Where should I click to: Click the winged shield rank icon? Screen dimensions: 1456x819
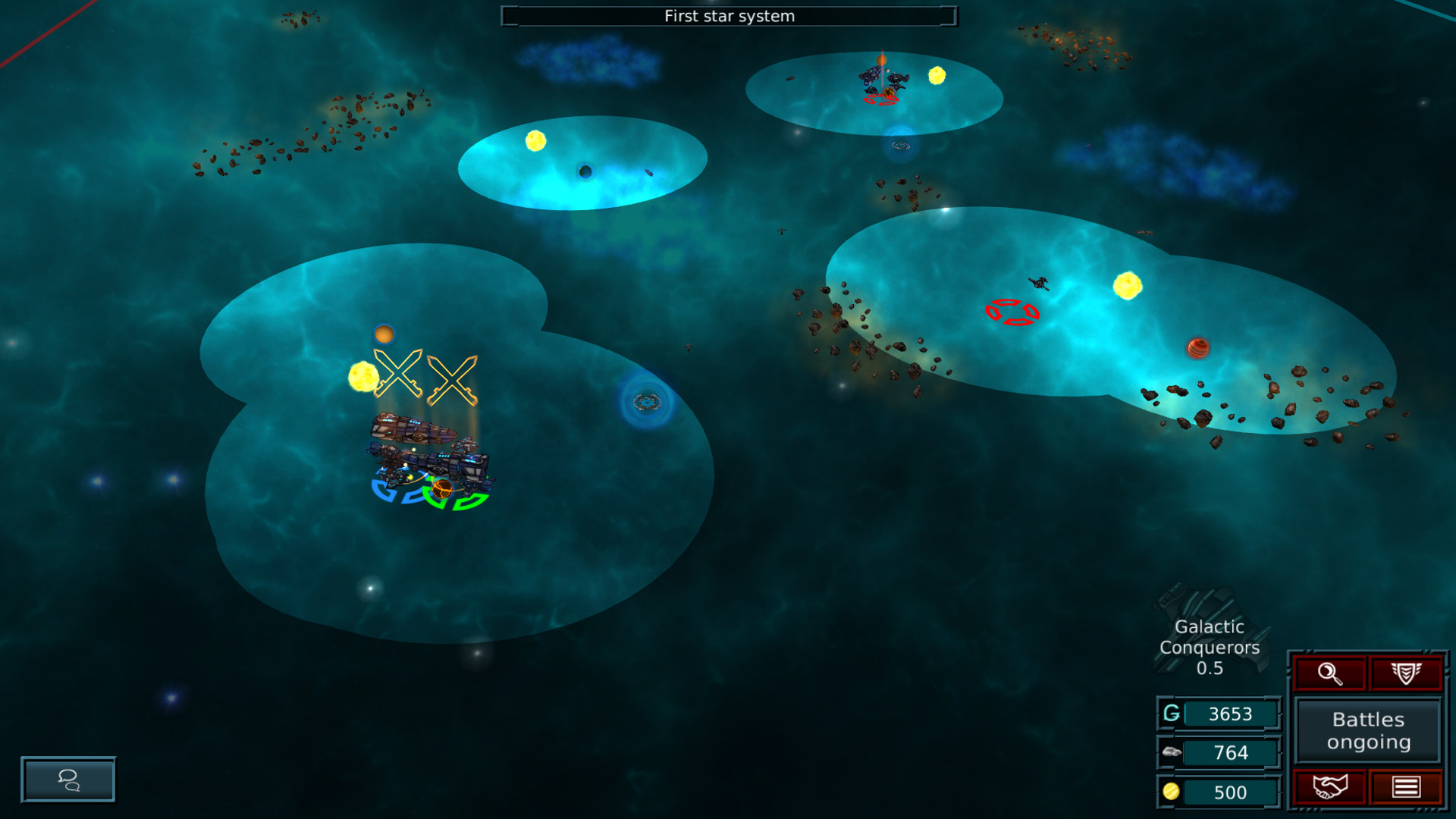point(1407,672)
